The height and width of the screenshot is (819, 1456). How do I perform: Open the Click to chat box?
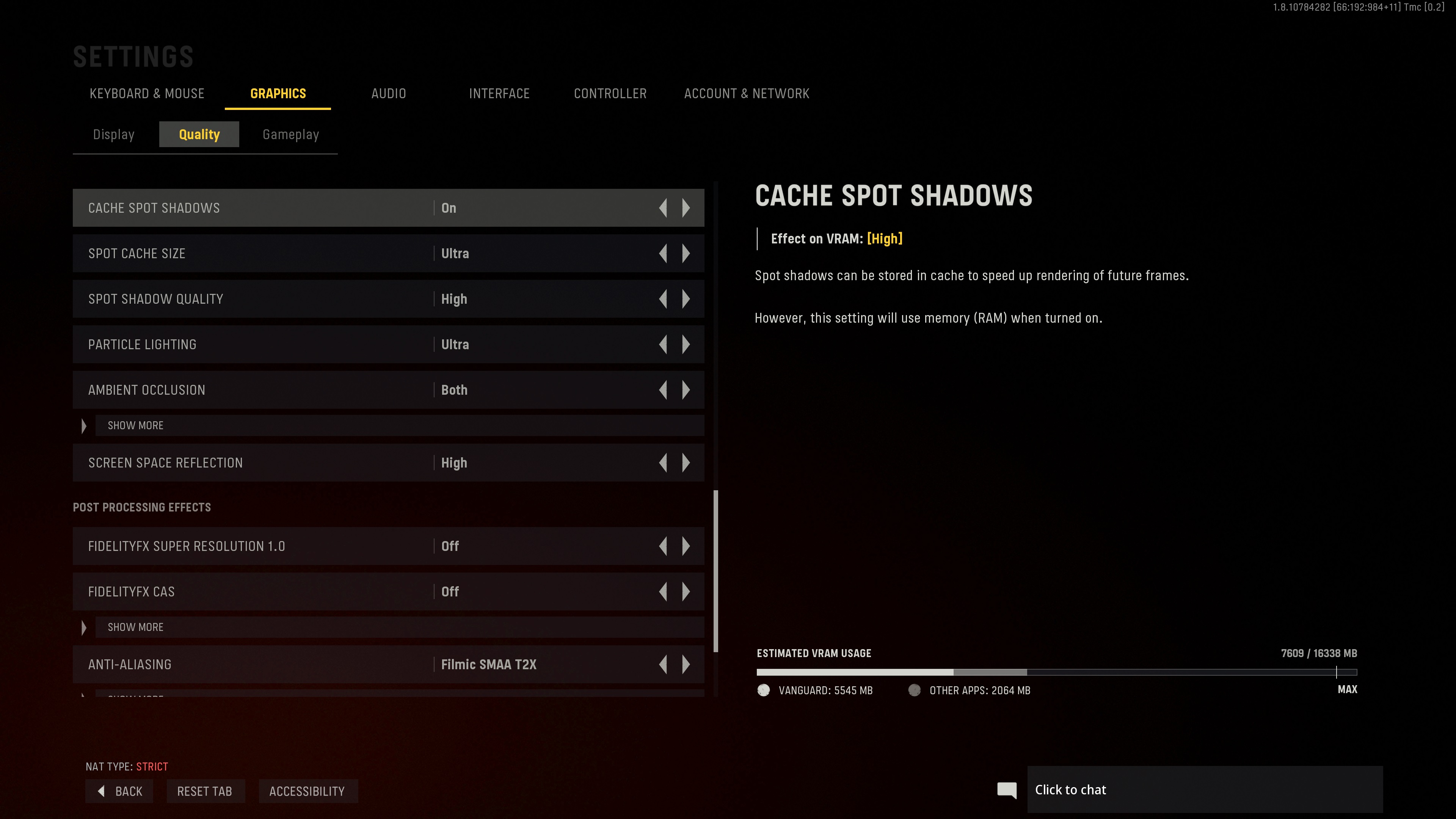[1204, 789]
